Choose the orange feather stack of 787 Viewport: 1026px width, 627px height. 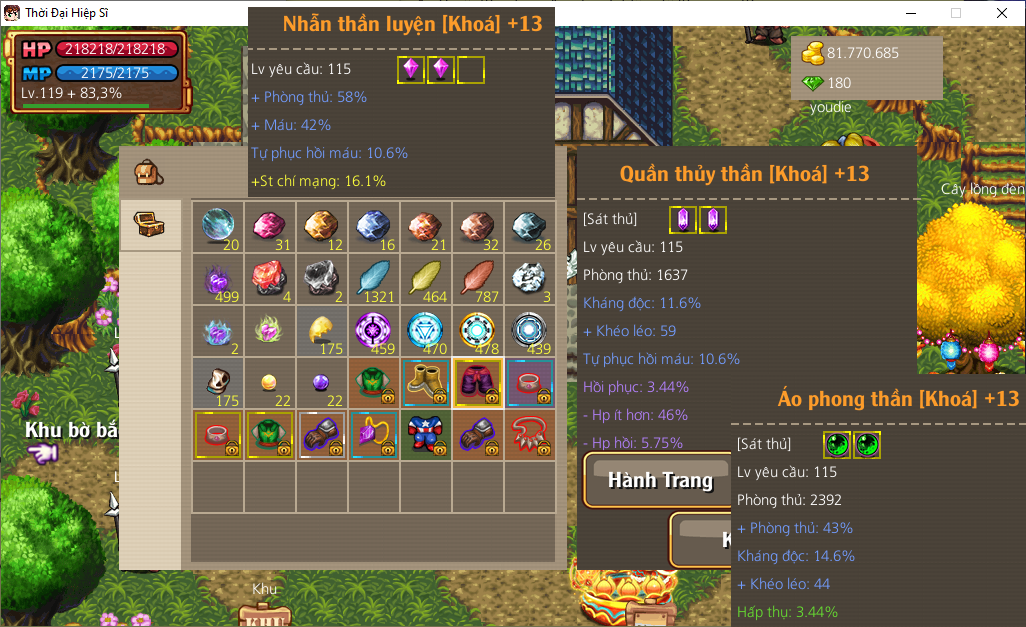pos(478,278)
